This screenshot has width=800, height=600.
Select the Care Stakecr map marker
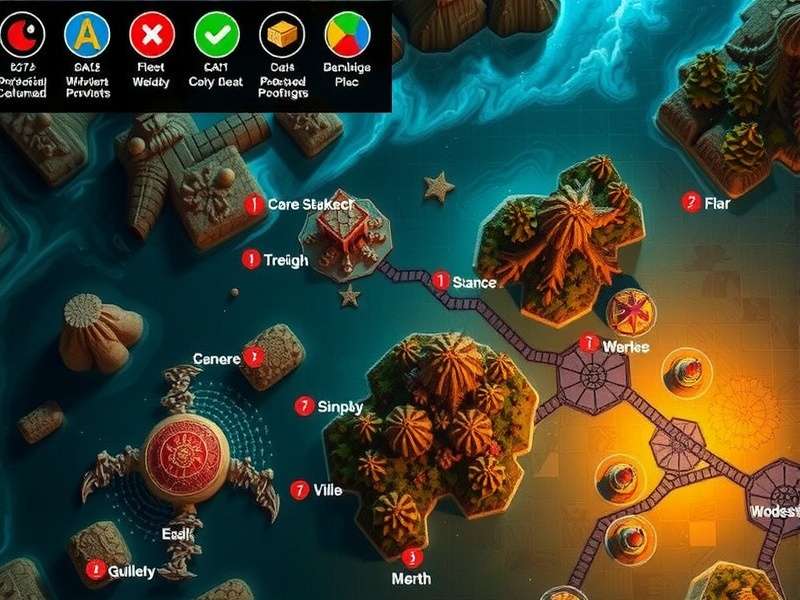tap(253, 204)
